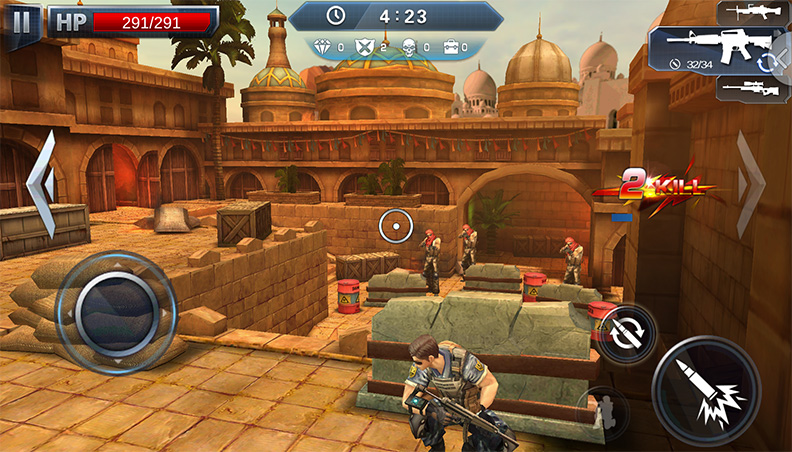Reload using the bullet reload button
This screenshot has width=792, height=452.
(627, 334)
